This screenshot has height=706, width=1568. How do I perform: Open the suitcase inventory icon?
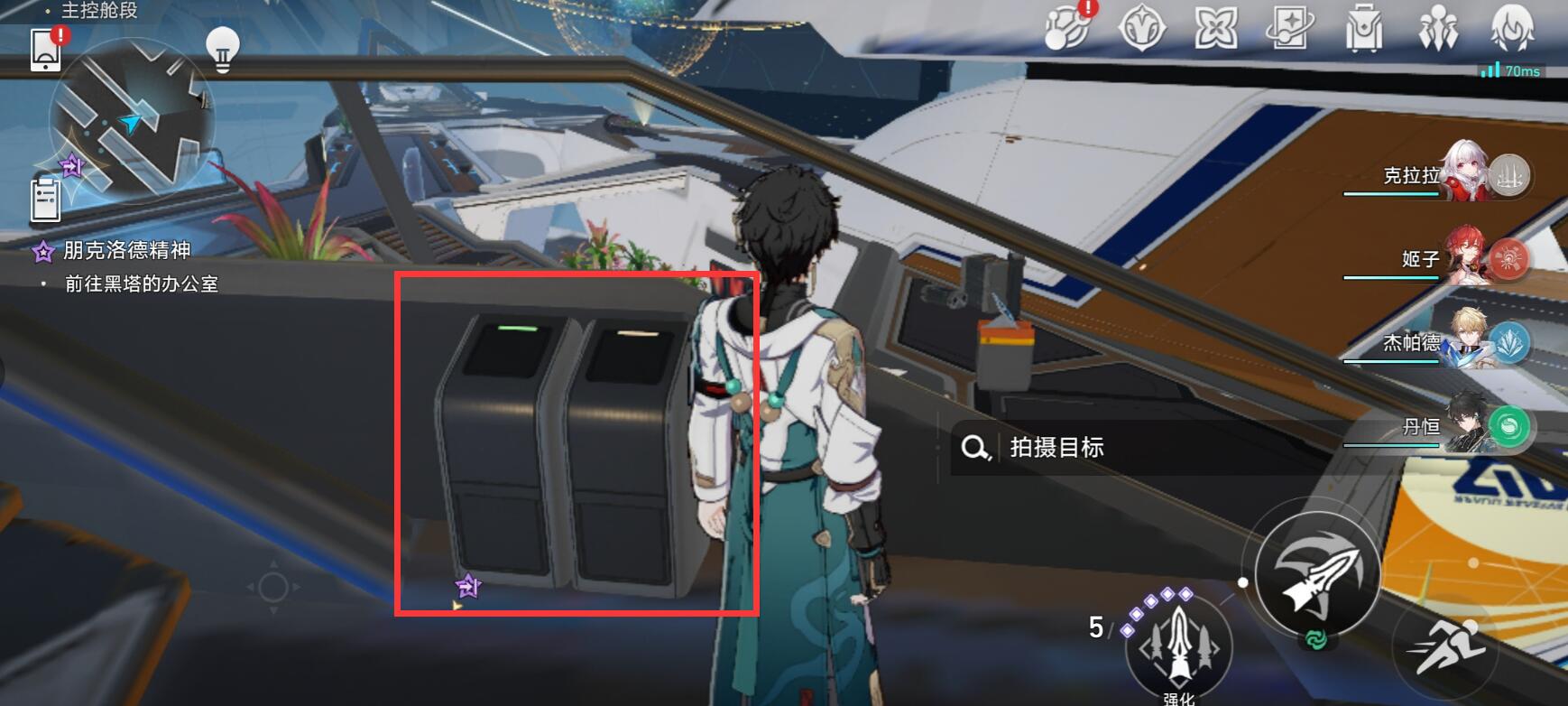(x=1363, y=29)
